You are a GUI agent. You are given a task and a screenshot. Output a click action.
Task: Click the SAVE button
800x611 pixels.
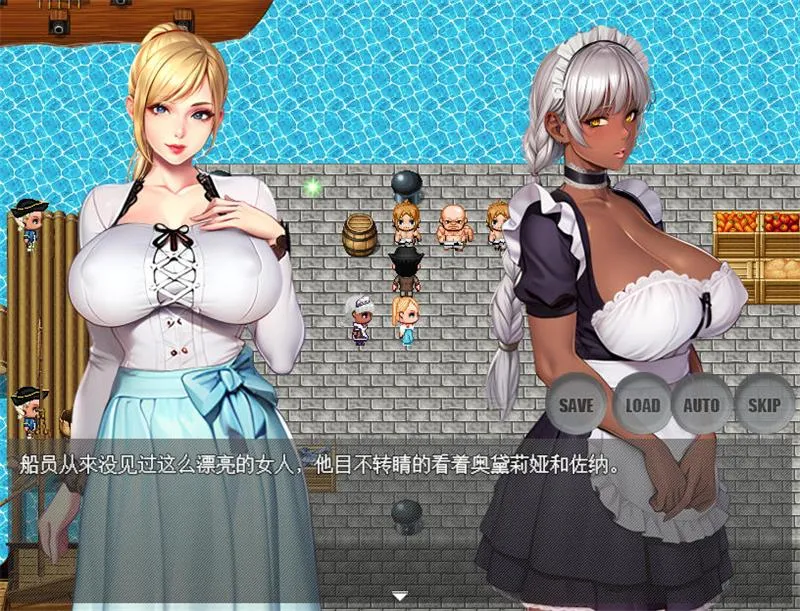(576, 405)
